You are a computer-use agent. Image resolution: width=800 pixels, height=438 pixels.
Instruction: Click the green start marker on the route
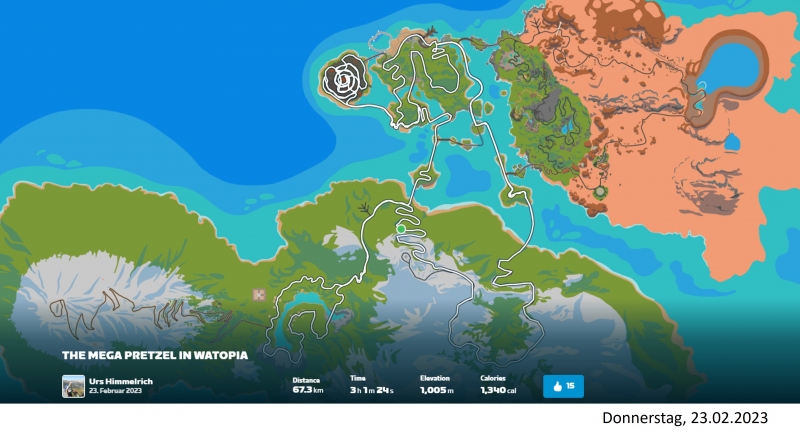pos(401,229)
